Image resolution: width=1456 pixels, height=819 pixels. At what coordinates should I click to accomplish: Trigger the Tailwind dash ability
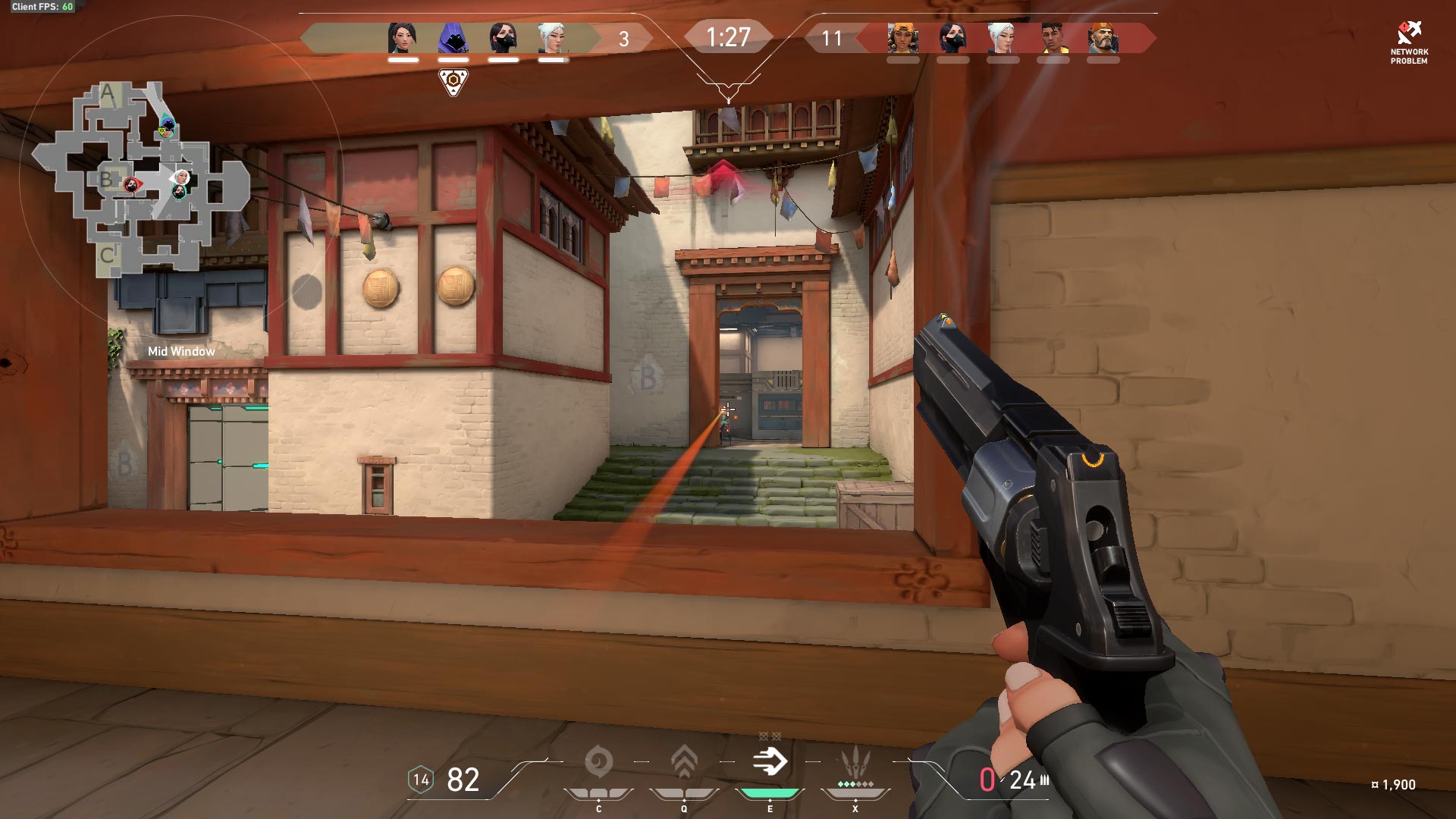pyautogui.click(x=770, y=761)
